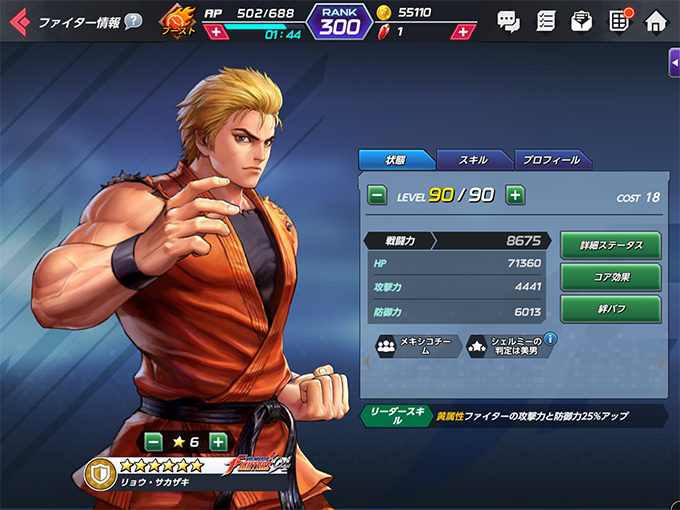The width and height of the screenshot is (680, 510).
Task: Open the chat speech bubble icon
Action: tap(508, 20)
